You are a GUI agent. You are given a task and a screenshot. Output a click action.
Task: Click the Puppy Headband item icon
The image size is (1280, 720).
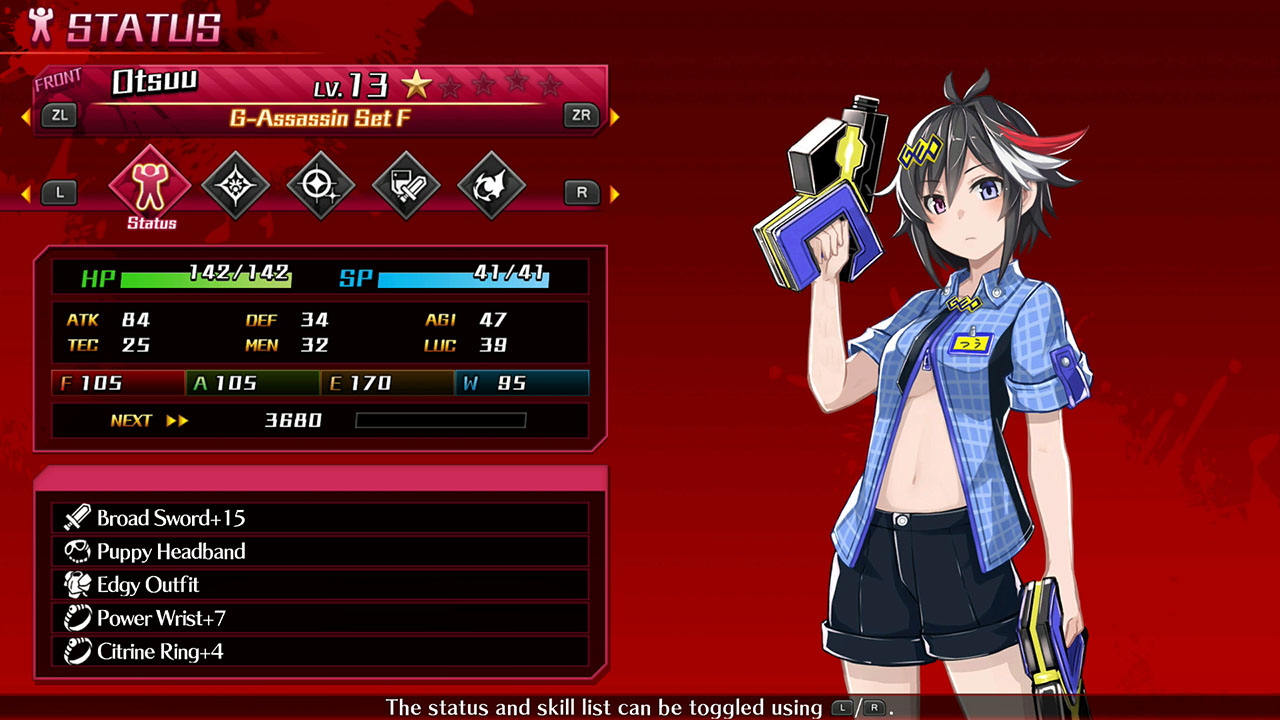point(77,551)
